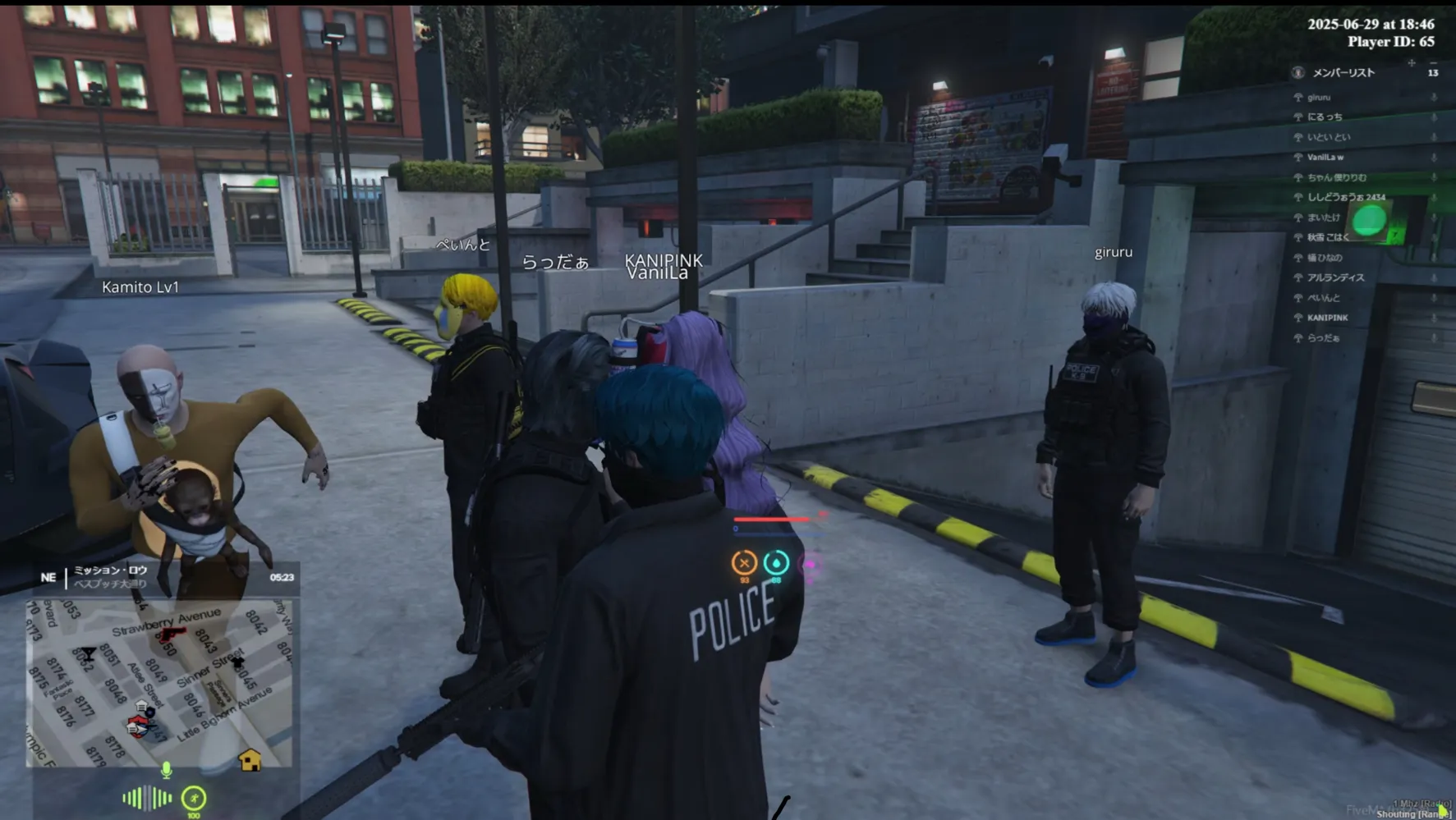Toggle the green microphone icon
The width and height of the screenshot is (1456, 820).
point(166,770)
